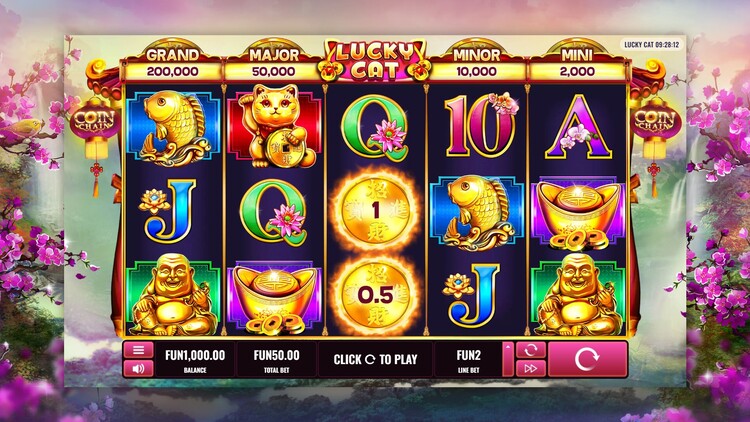The width and height of the screenshot is (750, 422).
Task: Enable turbo mode with the fast-forward button
Action: [529, 368]
